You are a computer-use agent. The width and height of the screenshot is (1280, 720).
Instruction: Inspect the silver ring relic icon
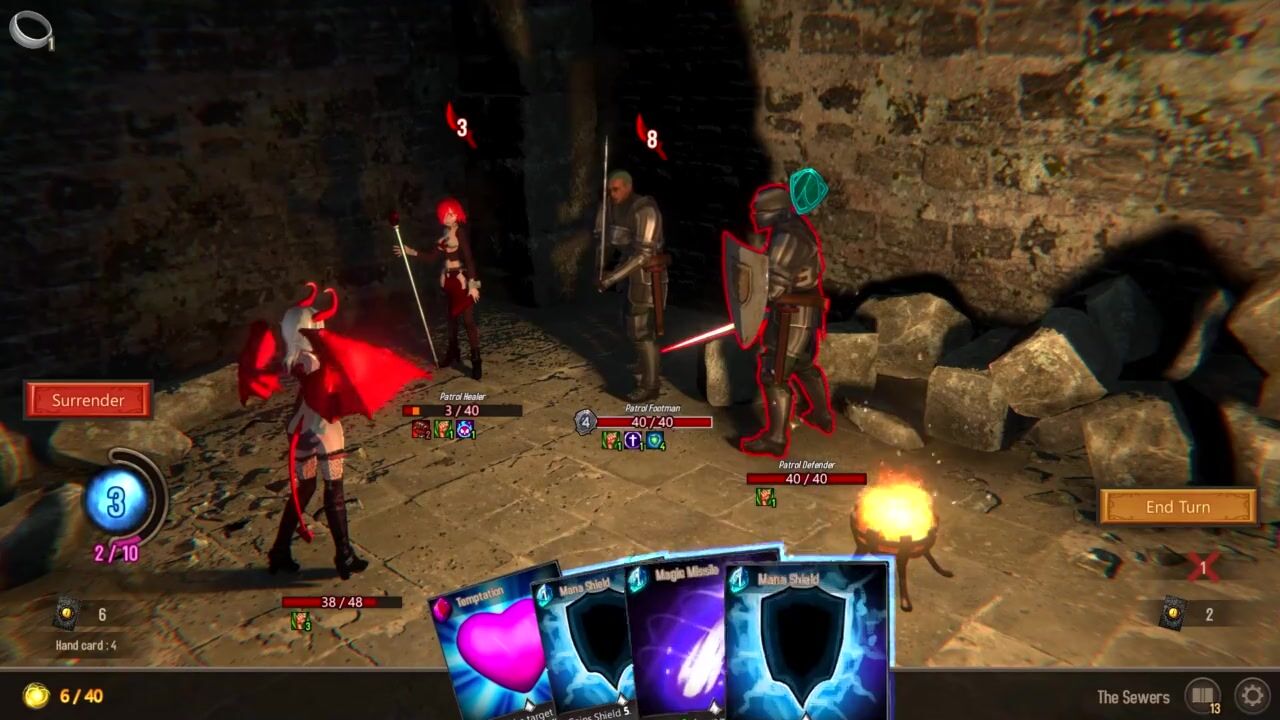pyautogui.click(x=29, y=28)
